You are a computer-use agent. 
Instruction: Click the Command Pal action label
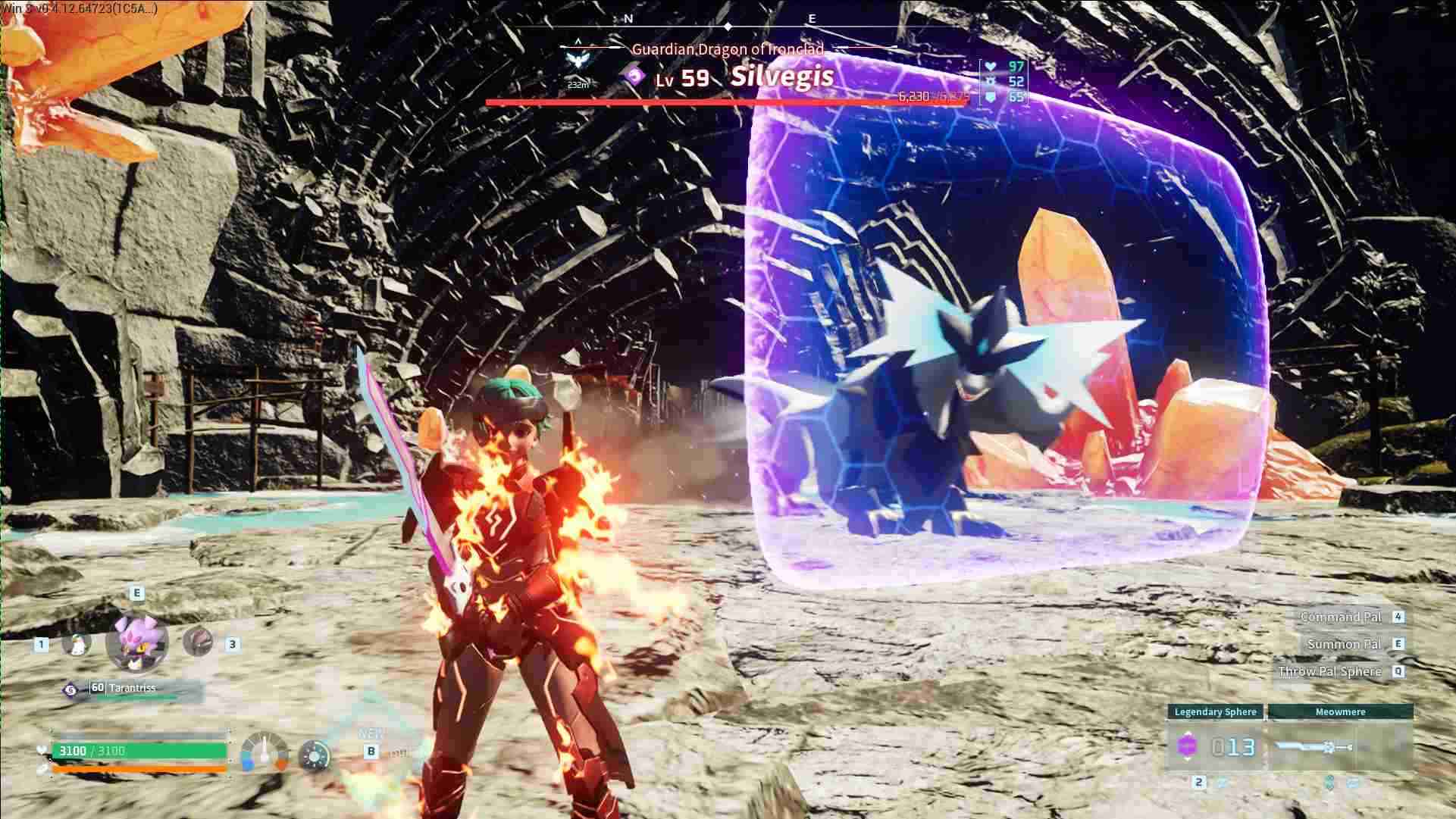click(1340, 617)
